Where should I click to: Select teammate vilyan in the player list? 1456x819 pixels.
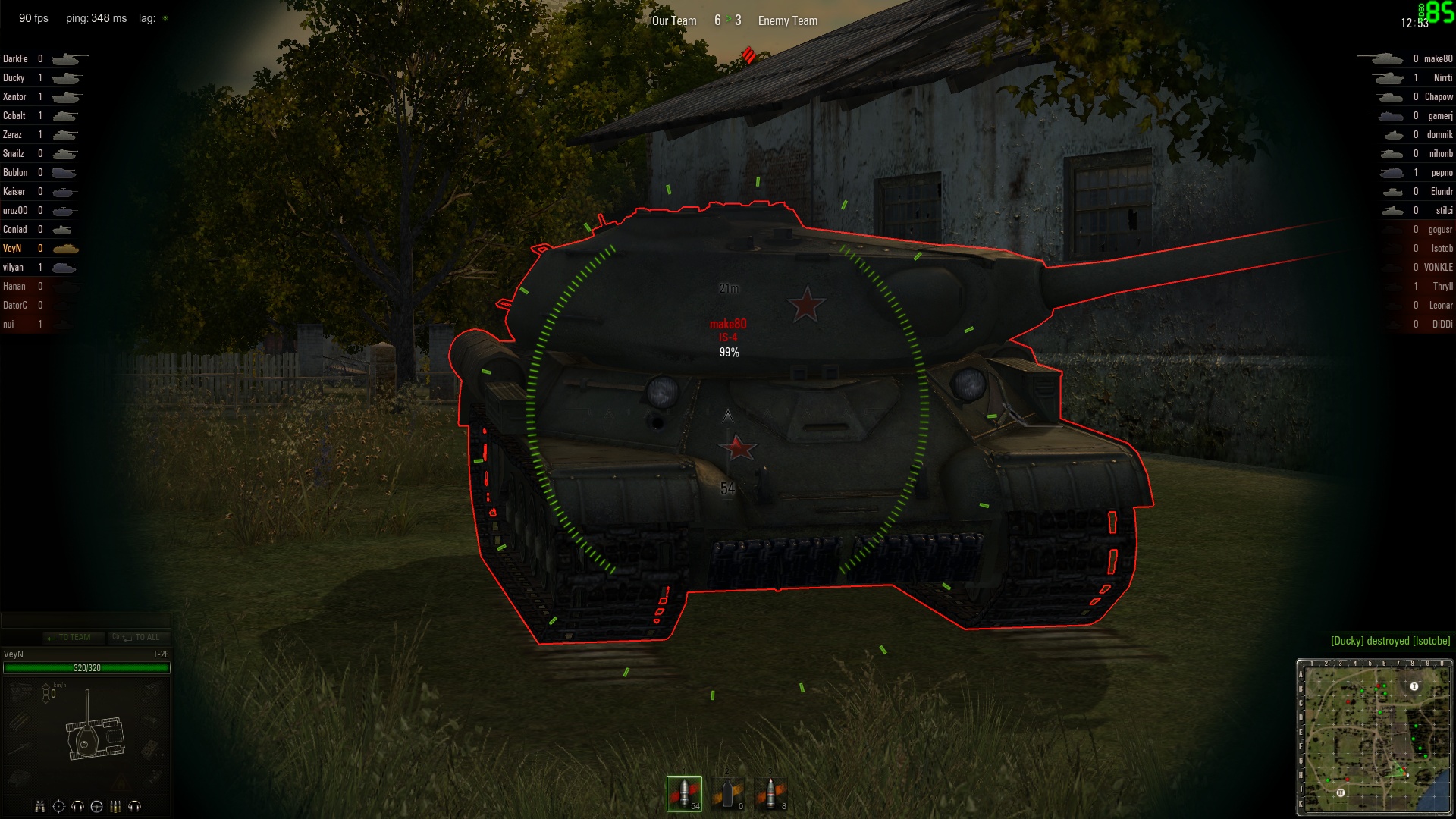click(x=13, y=267)
